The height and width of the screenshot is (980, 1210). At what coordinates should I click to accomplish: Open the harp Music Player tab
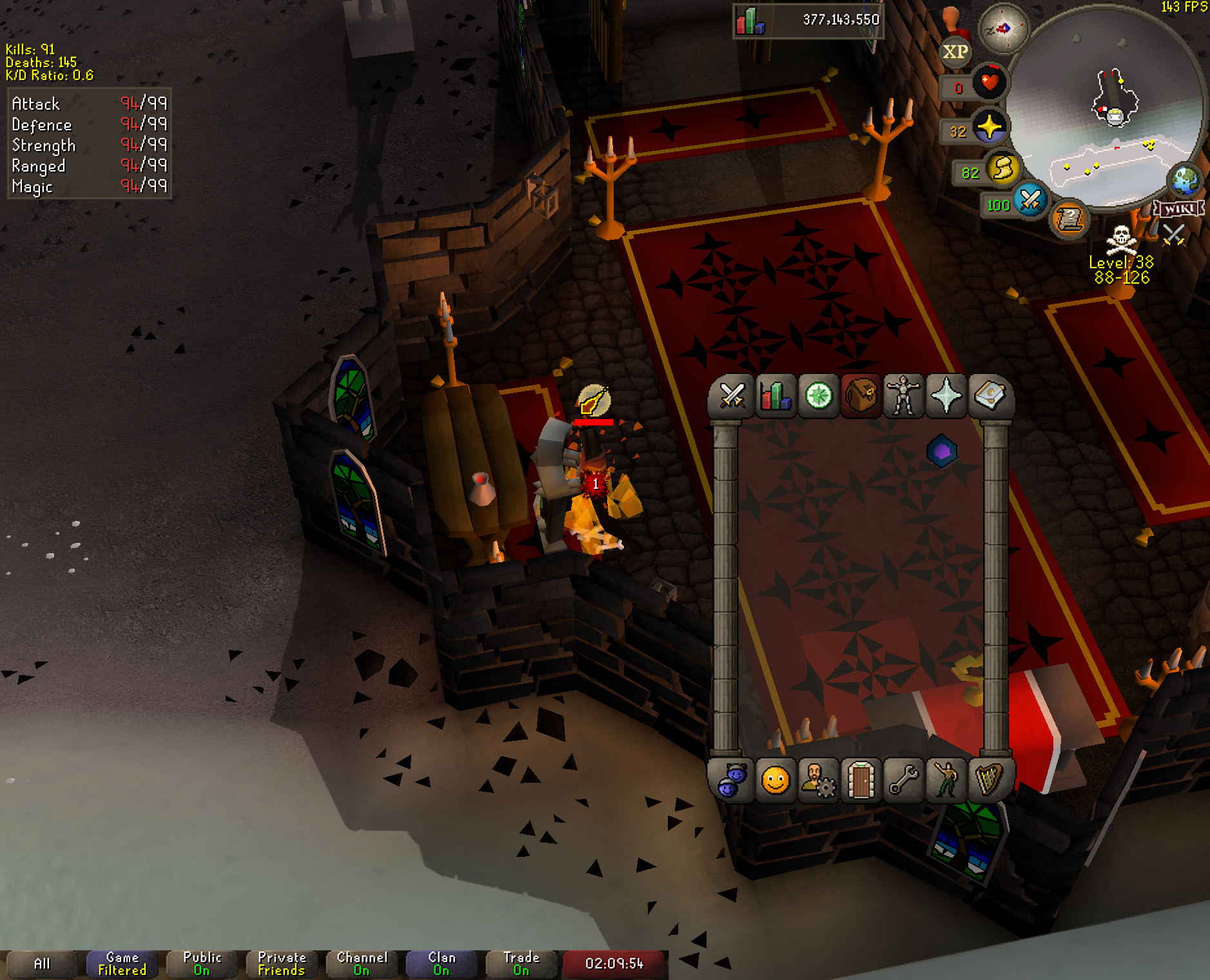[989, 781]
